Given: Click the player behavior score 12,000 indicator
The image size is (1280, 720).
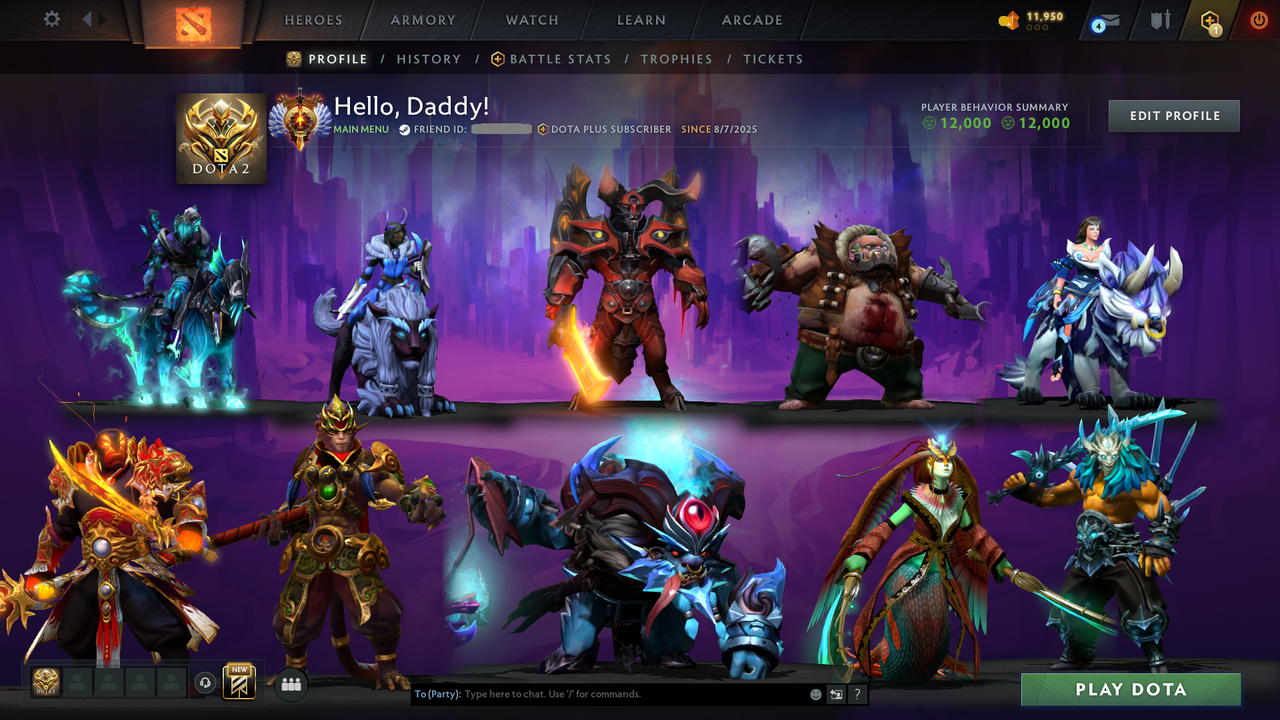Looking at the screenshot, I should coord(958,124).
